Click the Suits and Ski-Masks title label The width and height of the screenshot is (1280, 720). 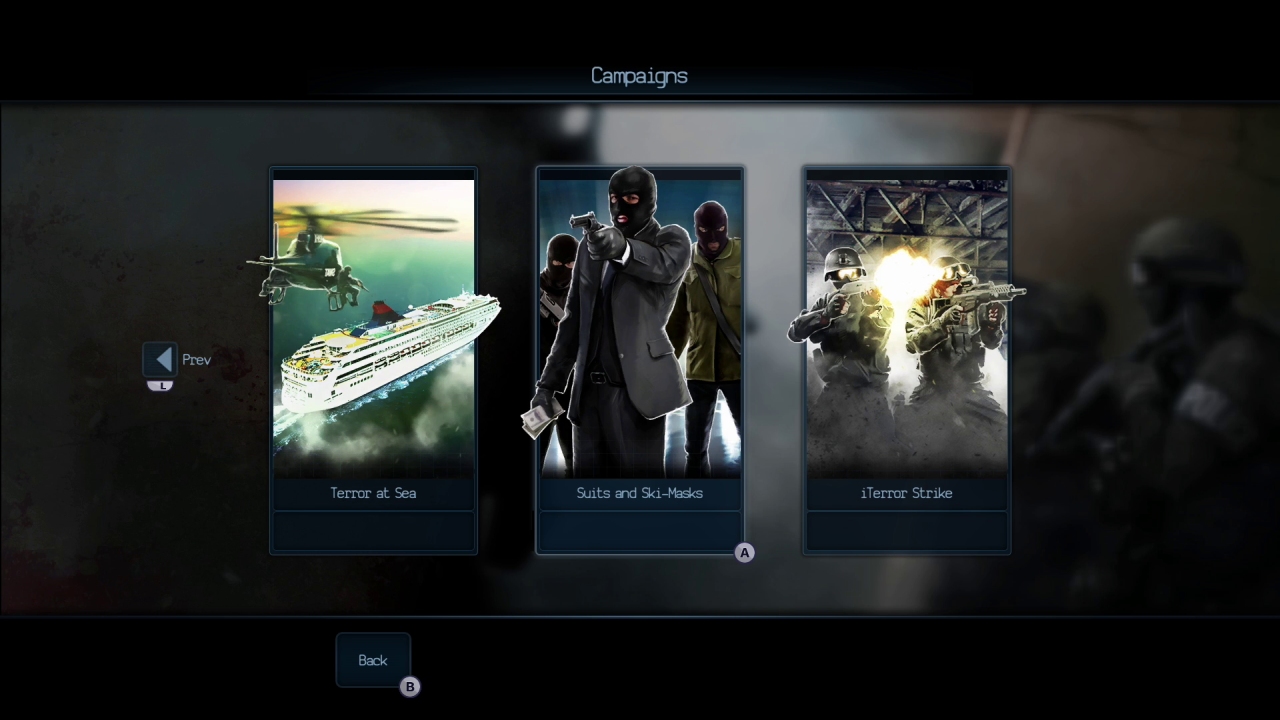[639, 492]
